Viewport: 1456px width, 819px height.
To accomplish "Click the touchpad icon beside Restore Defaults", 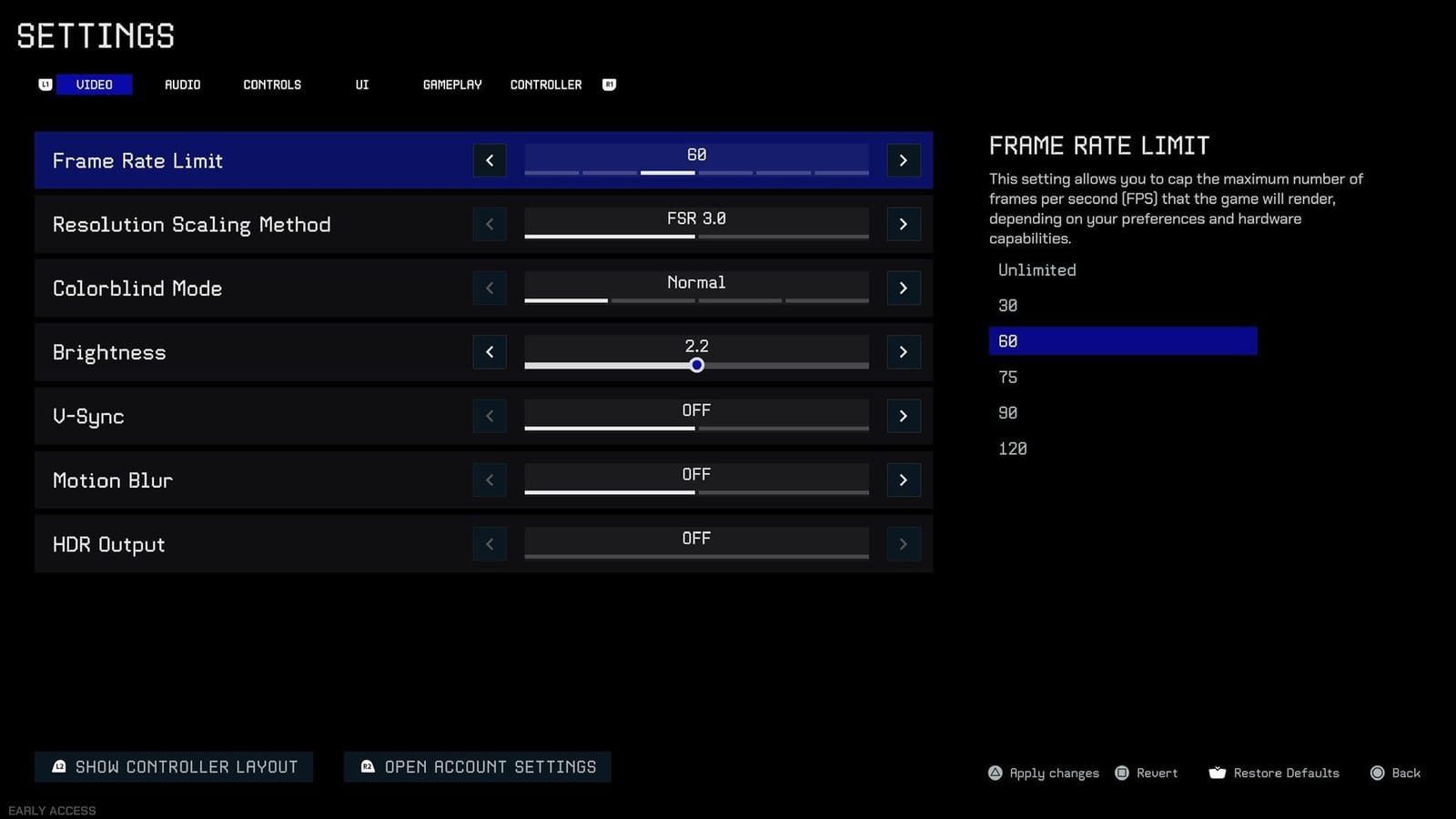I will tap(1218, 773).
